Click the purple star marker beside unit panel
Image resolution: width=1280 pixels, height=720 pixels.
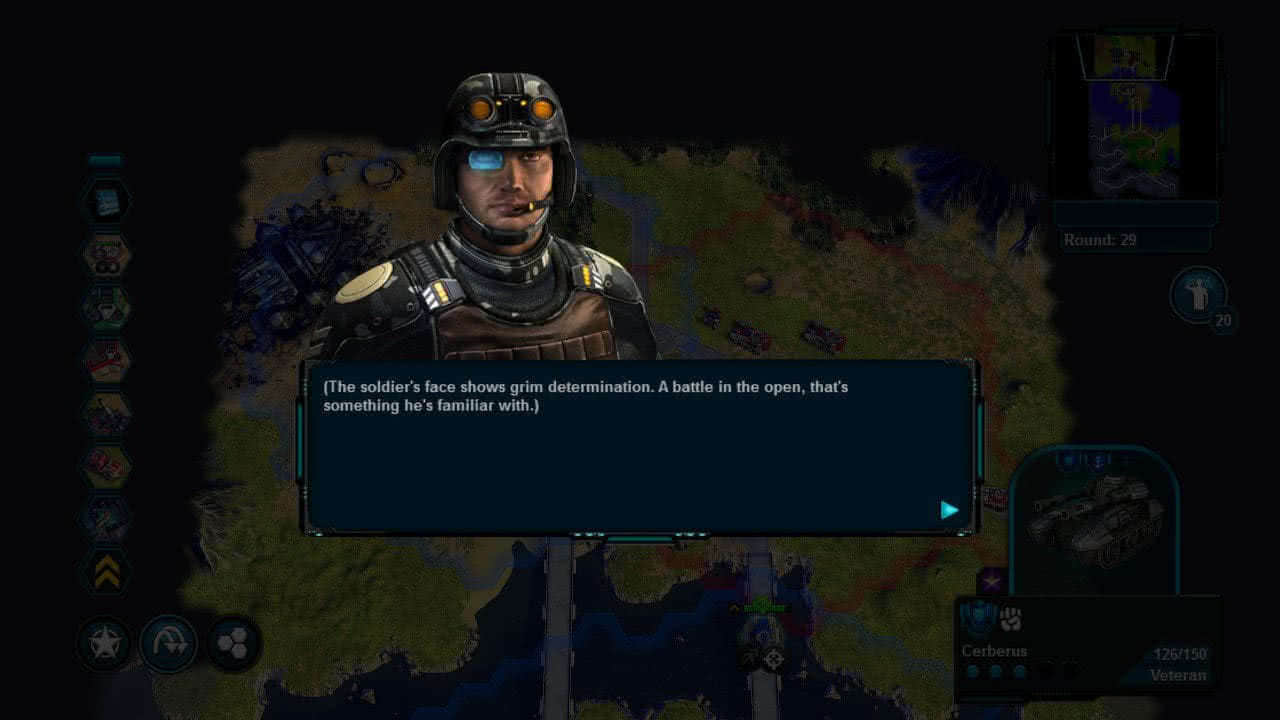[x=992, y=580]
